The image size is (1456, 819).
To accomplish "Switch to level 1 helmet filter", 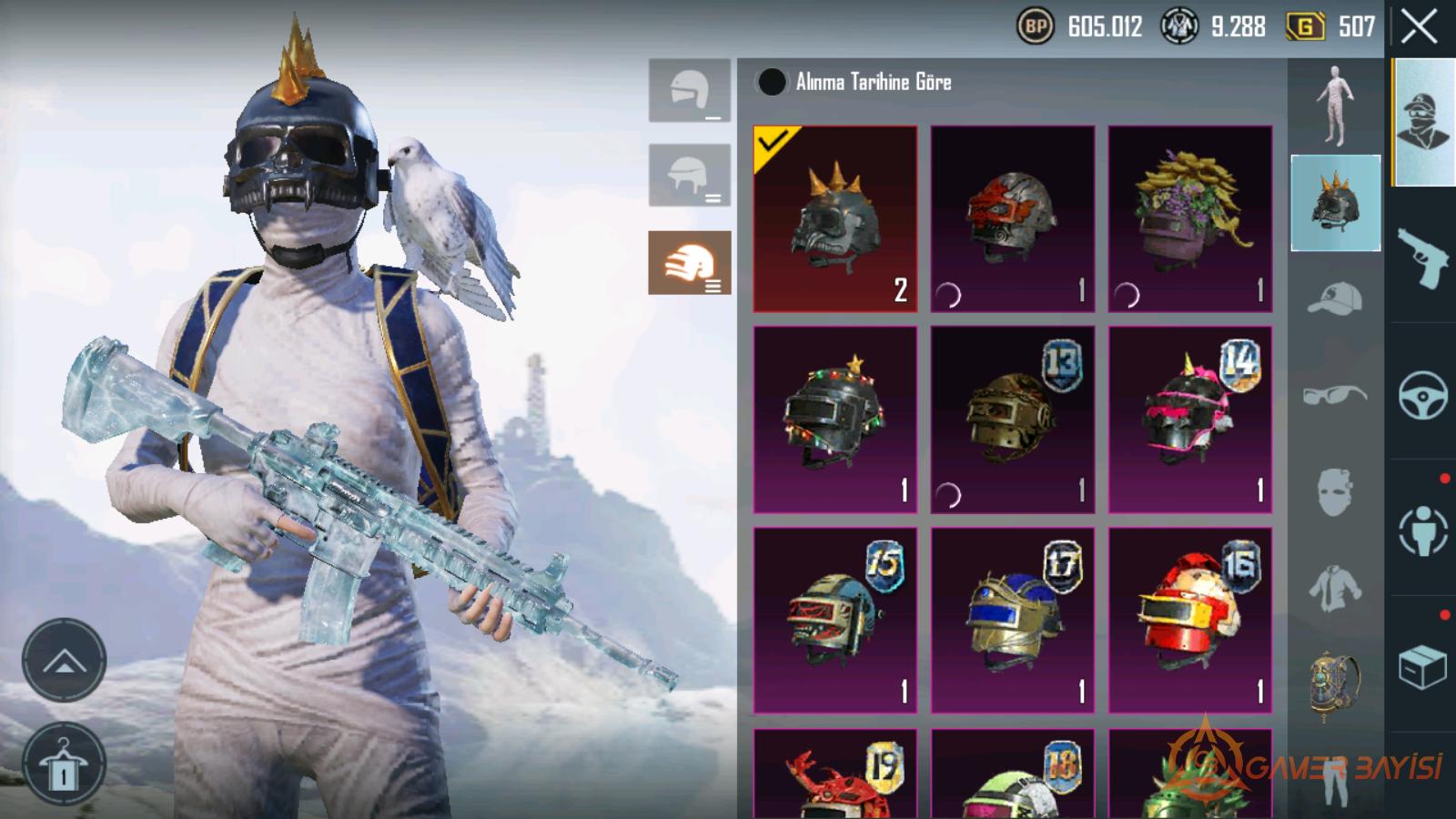I will [689, 91].
